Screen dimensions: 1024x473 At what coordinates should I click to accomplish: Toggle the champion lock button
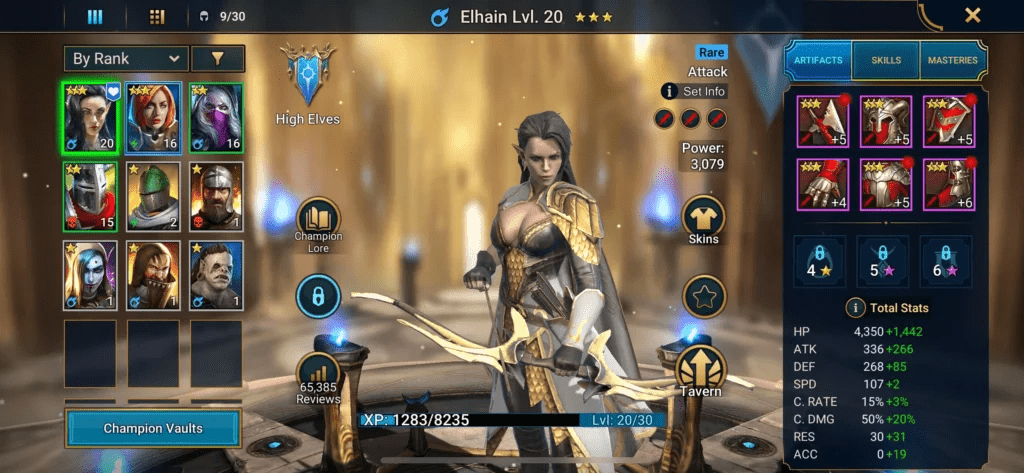coord(318,296)
